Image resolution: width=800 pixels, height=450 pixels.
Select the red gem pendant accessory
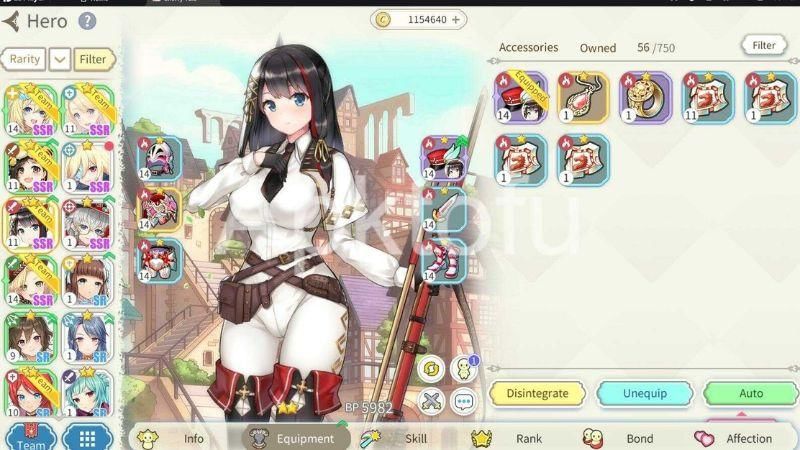click(x=583, y=97)
